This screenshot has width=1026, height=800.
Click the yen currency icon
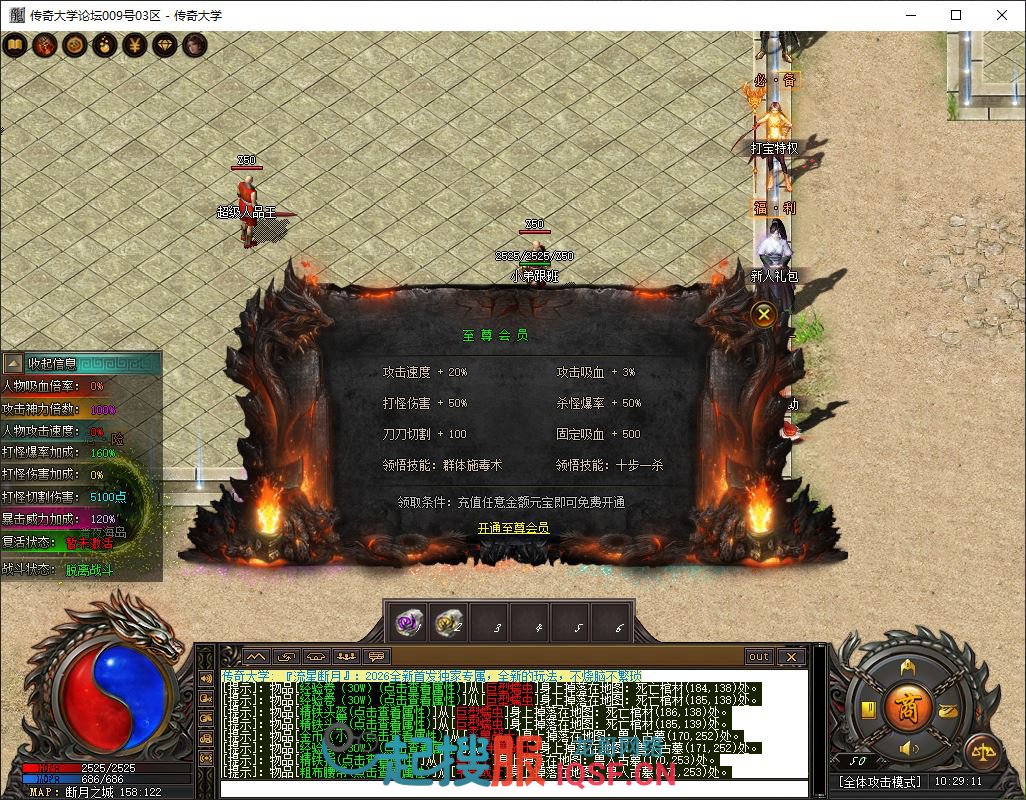point(134,45)
